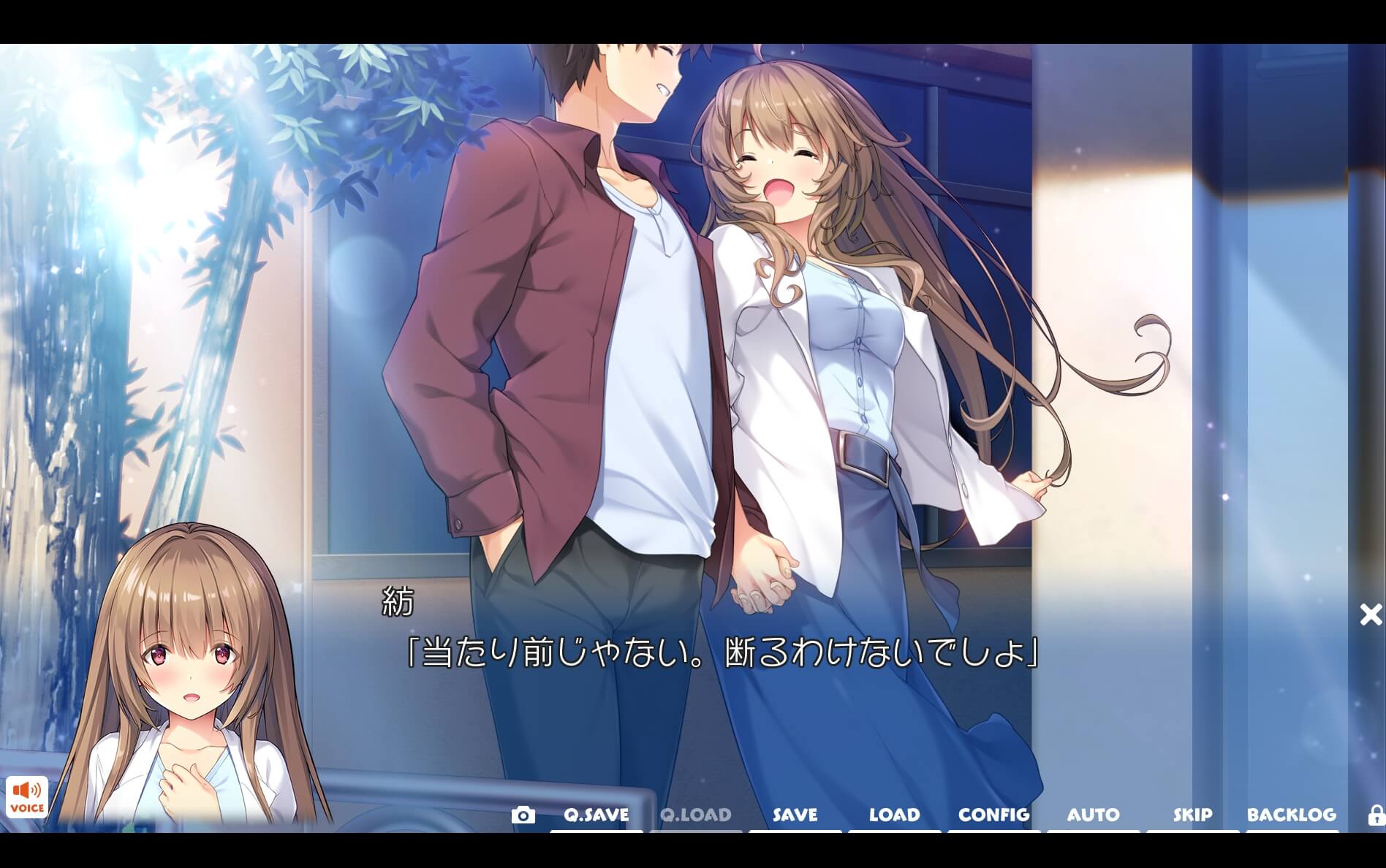Open the LOAD screen

(894, 815)
